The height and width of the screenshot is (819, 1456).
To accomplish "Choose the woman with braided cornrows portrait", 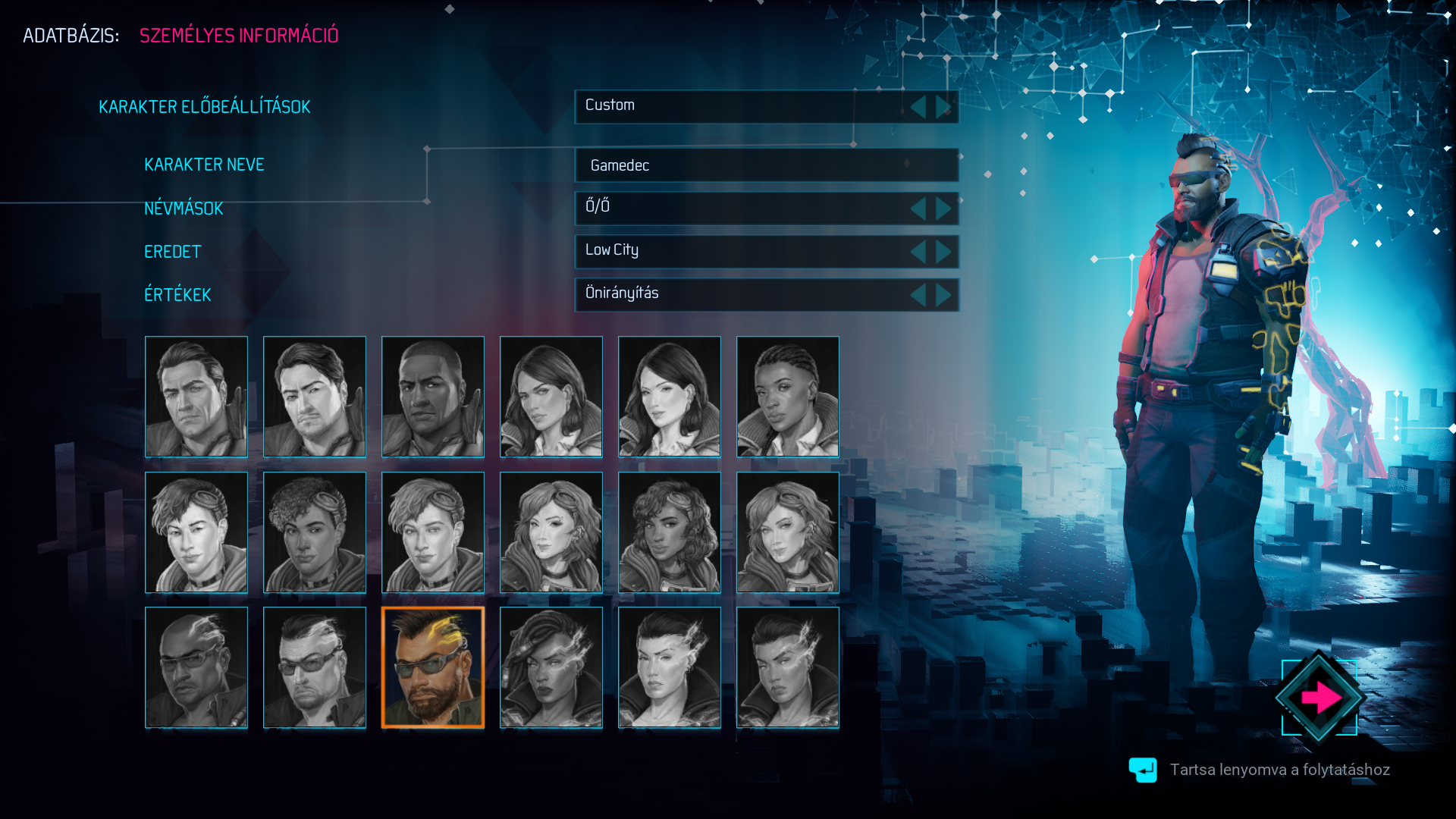I will [x=788, y=397].
